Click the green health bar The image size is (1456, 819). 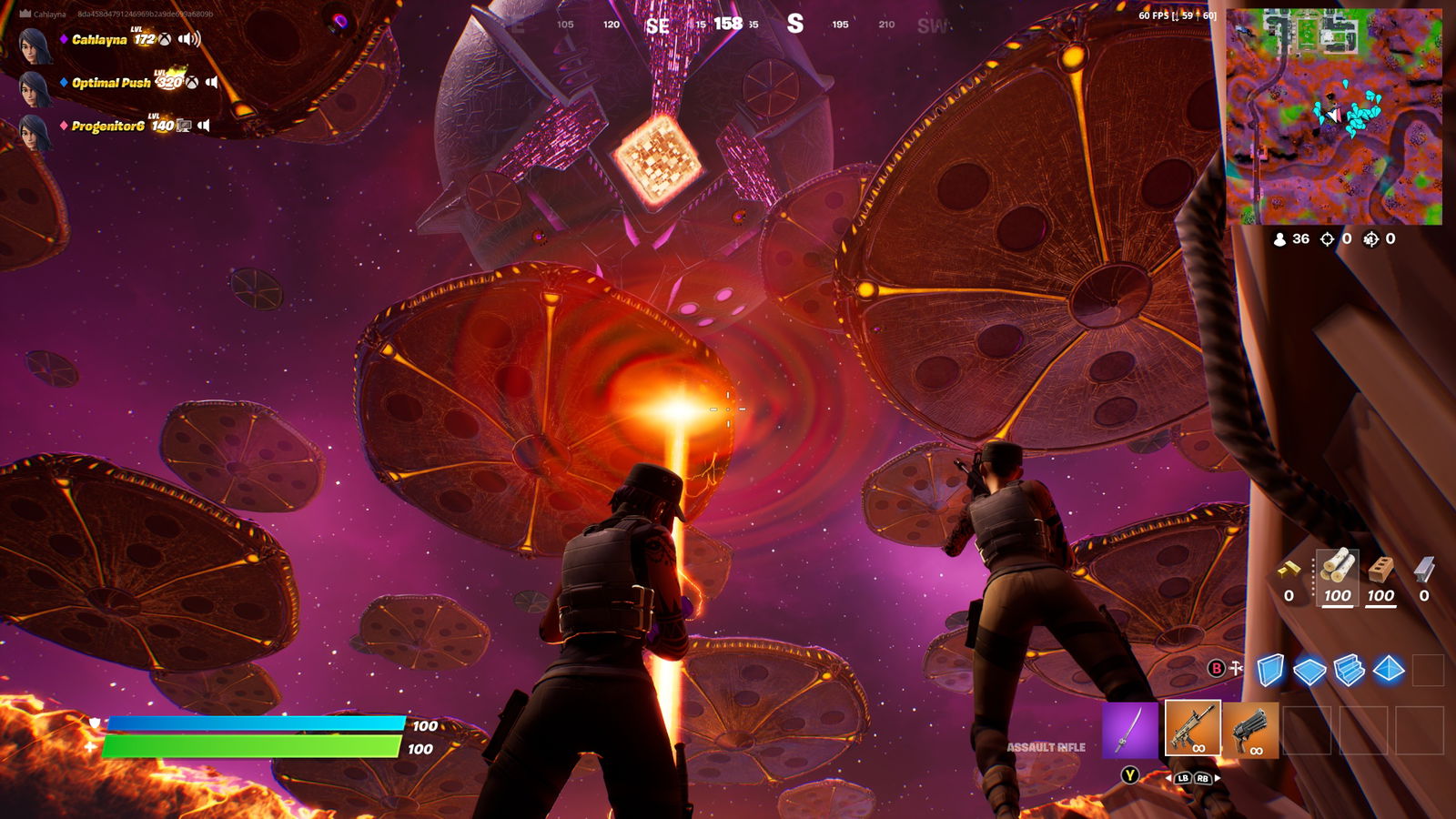pos(255,747)
